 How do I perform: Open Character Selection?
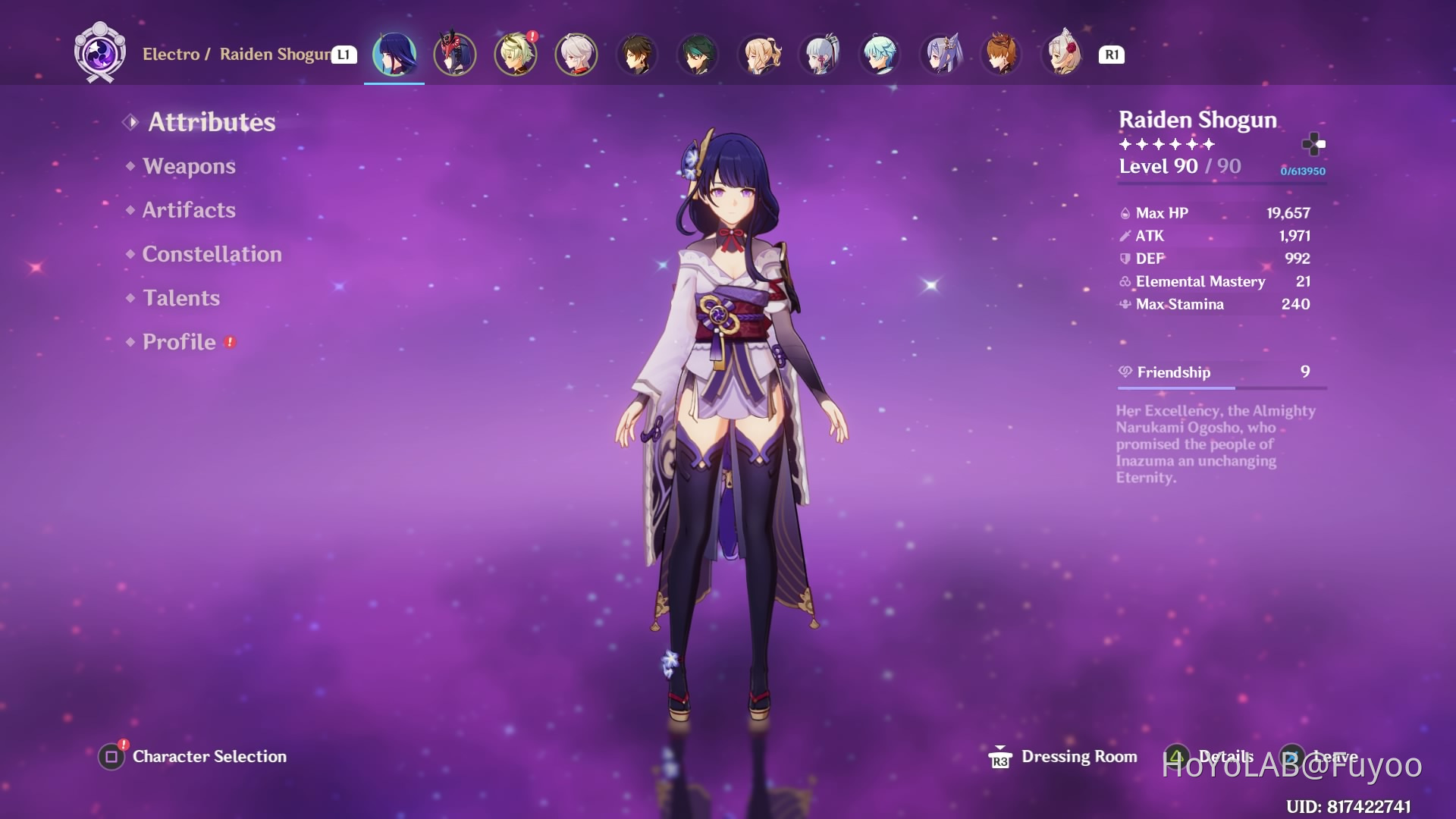click(209, 756)
